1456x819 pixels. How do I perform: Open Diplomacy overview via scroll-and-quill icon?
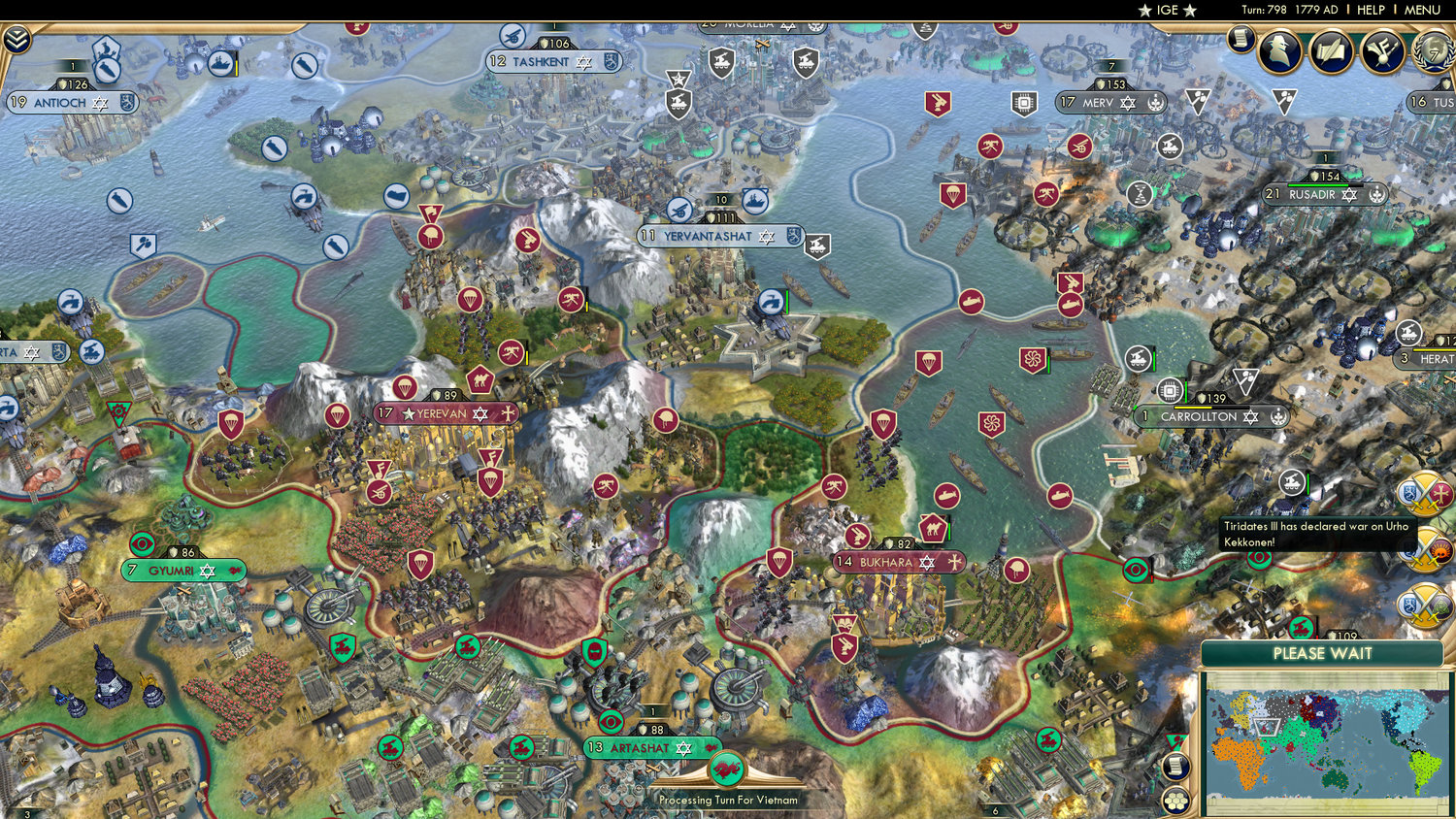[x=1333, y=51]
